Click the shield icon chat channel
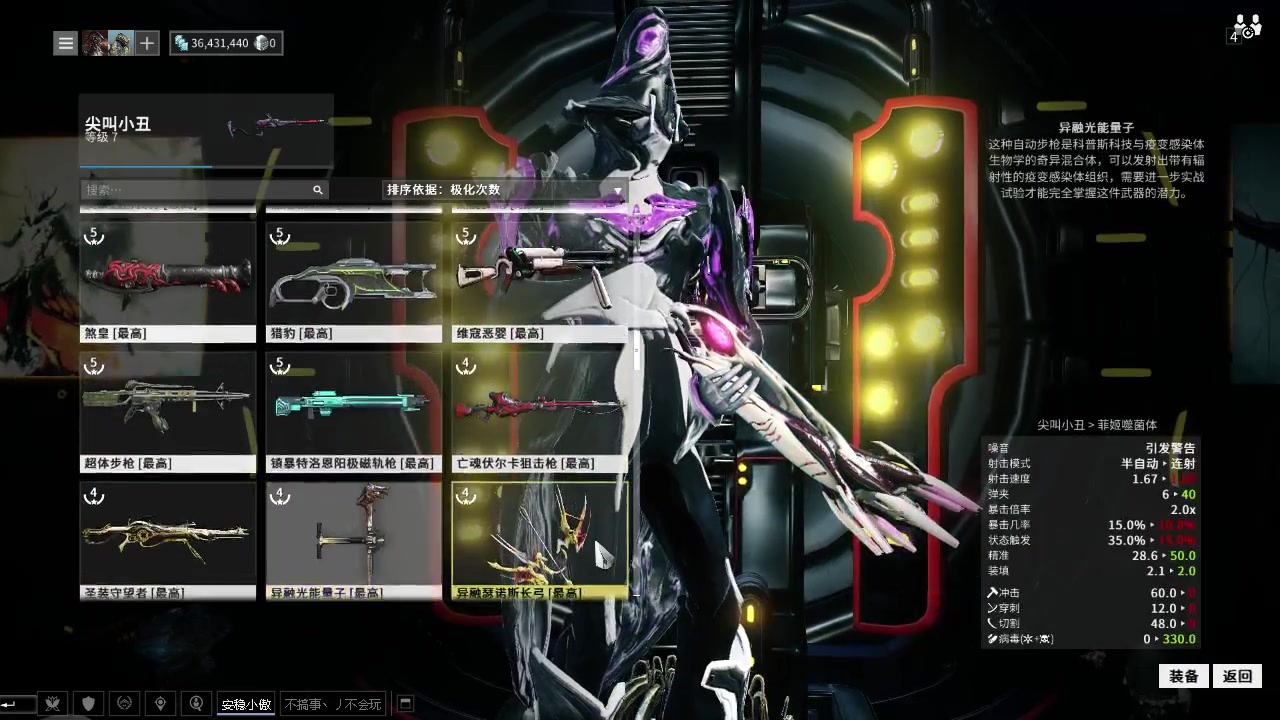 [88, 704]
